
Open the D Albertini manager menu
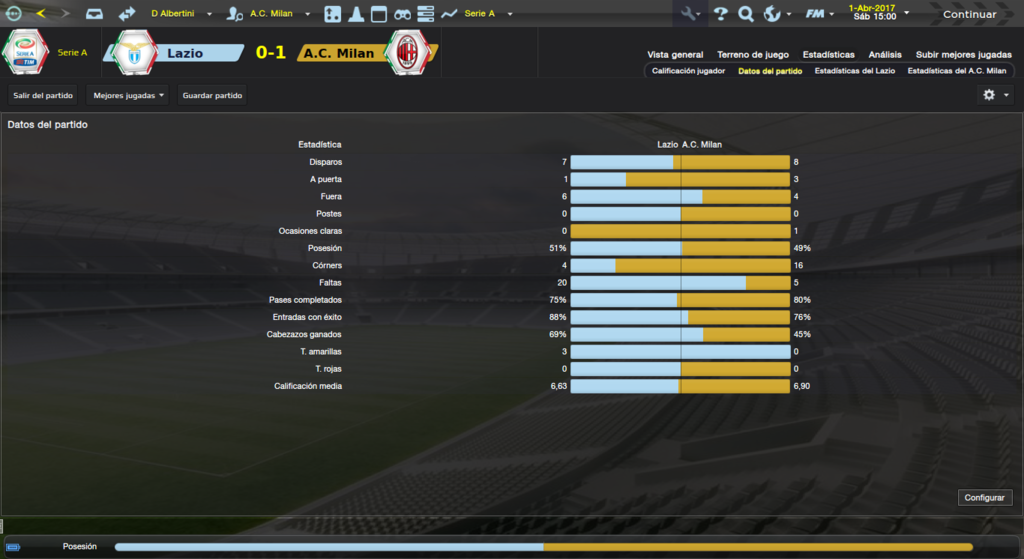(x=181, y=14)
